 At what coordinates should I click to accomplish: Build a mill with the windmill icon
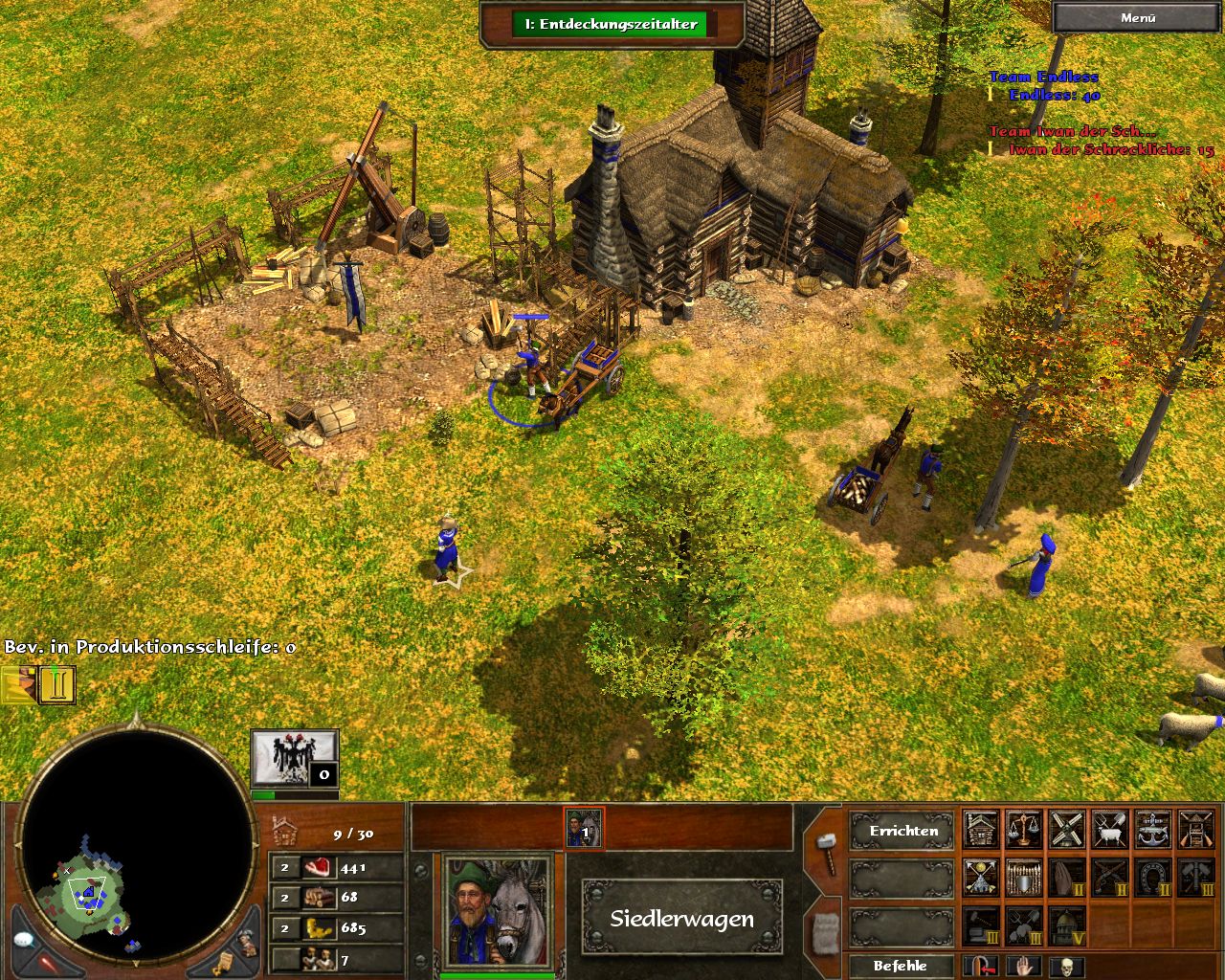(x=1067, y=831)
